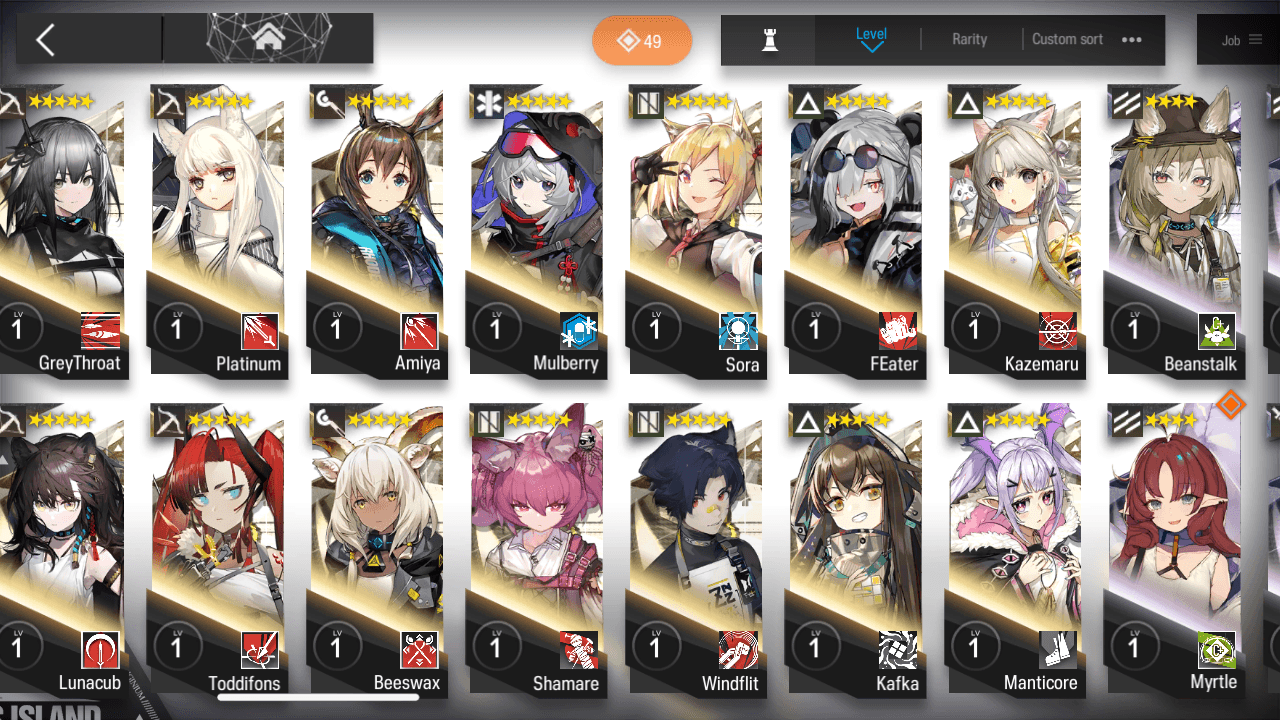This screenshot has height=720, width=1280.
Task: Sort operators by Rarity
Action: [969, 39]
